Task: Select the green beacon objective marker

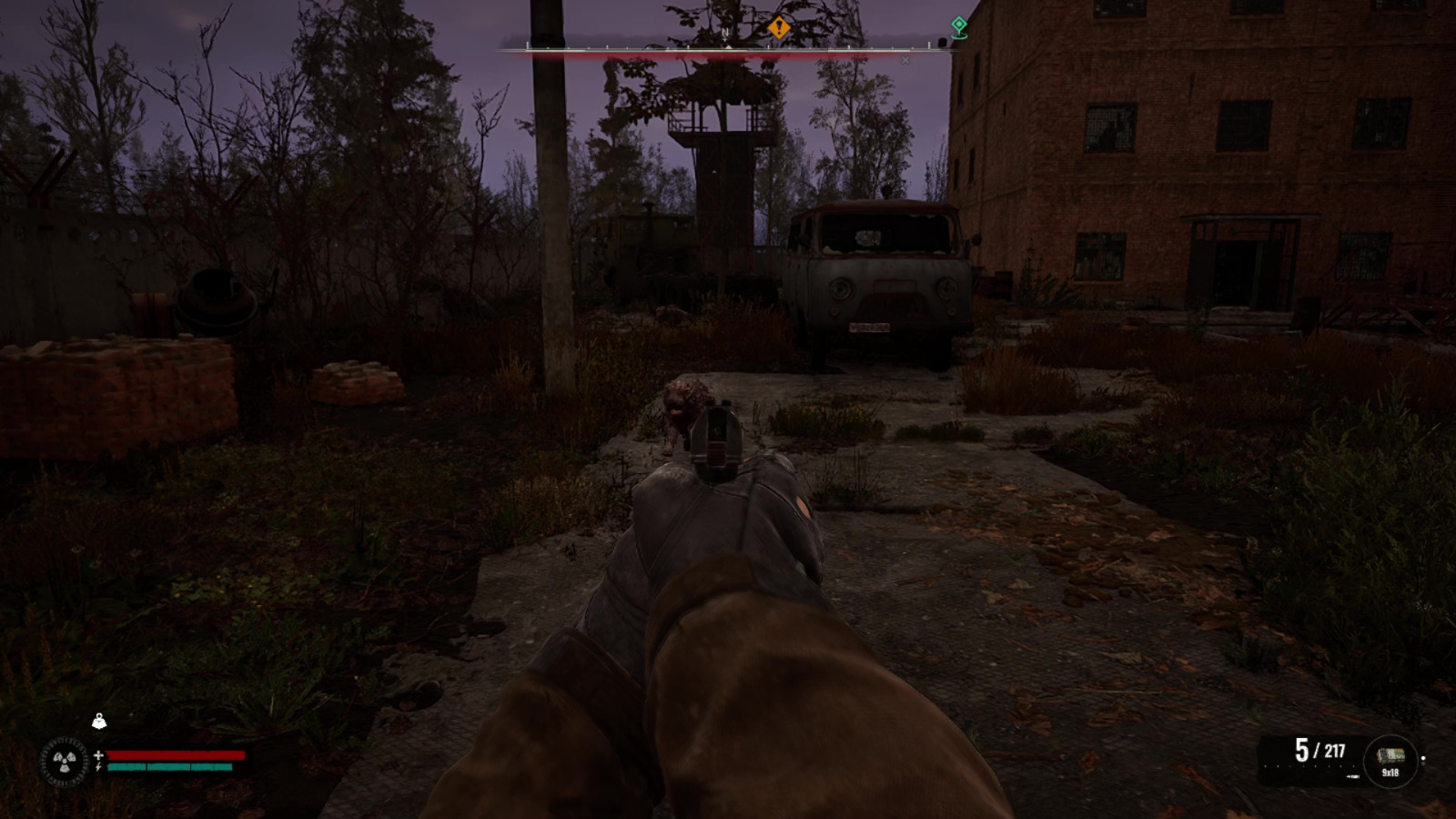Action: (x=958, y=27)
